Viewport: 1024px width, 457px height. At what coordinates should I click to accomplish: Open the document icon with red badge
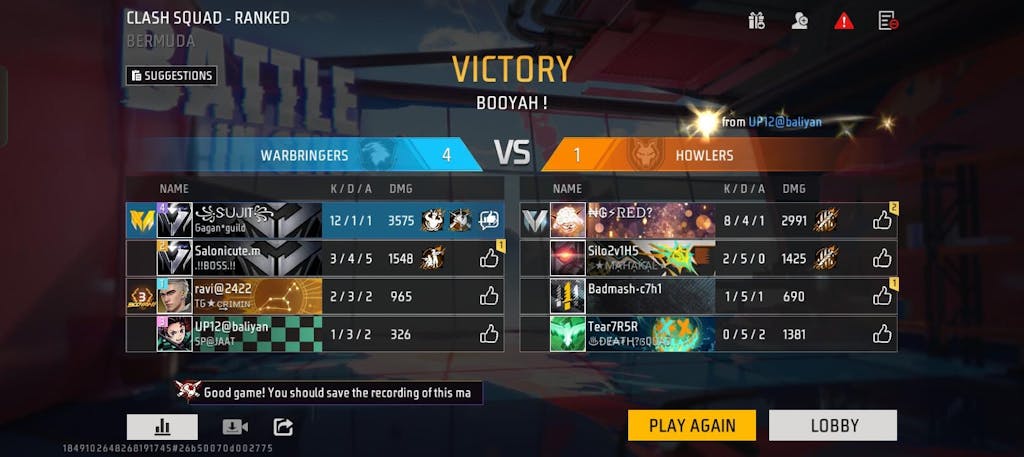pyautogui.click(x=887, y=20)
